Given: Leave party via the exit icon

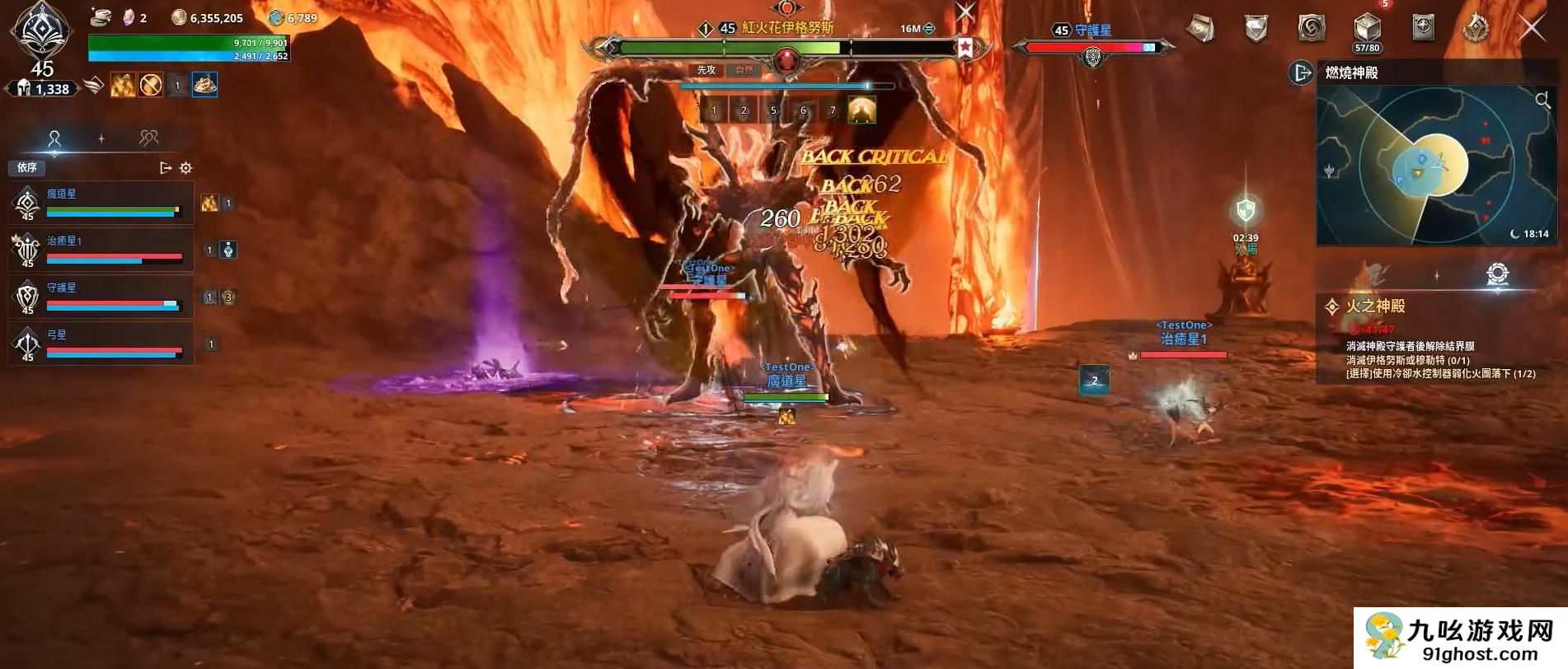Looking at the screenshot, I should pyautogui.click(x=166, y=168).
